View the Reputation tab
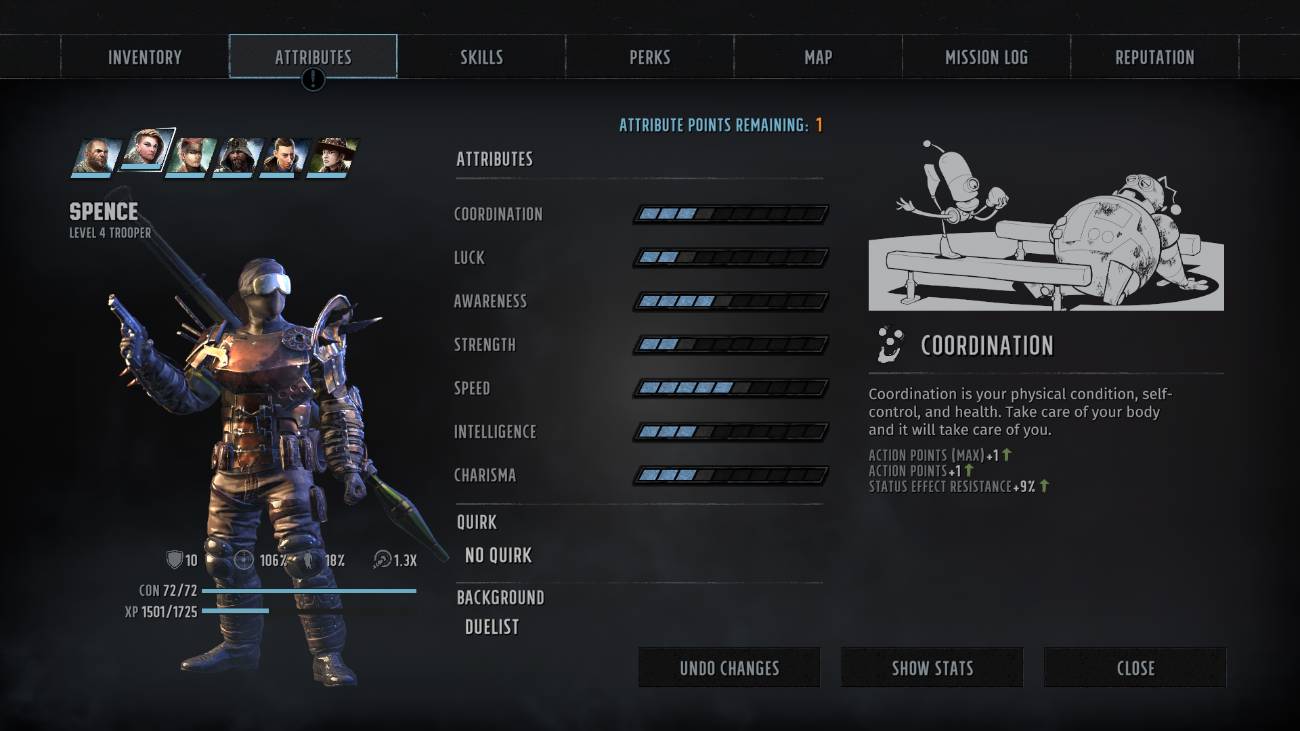The height and width of the screenshot is (731, 1300). [1154, 57]
